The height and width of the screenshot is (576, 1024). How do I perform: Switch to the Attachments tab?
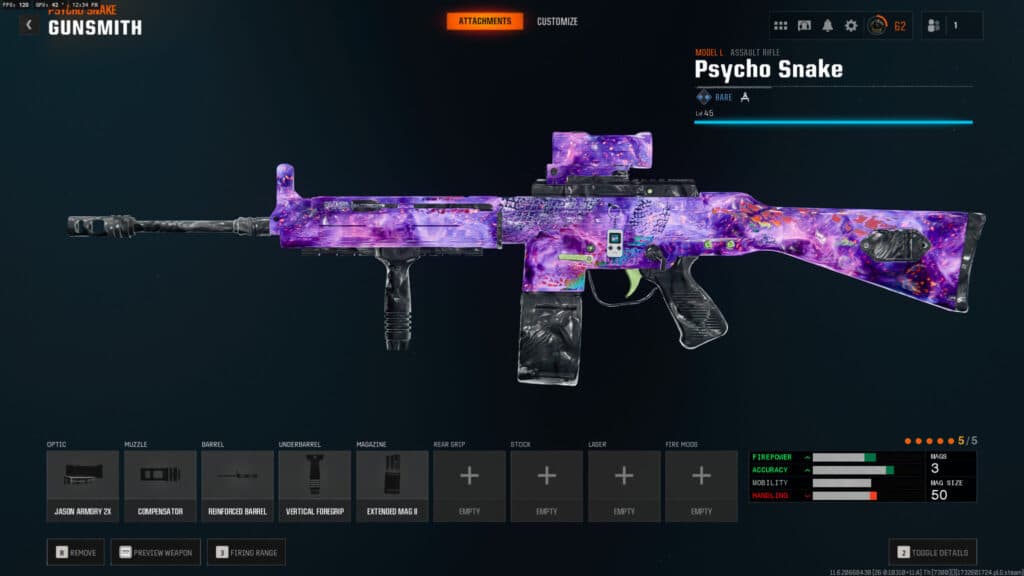click(484, 21)
